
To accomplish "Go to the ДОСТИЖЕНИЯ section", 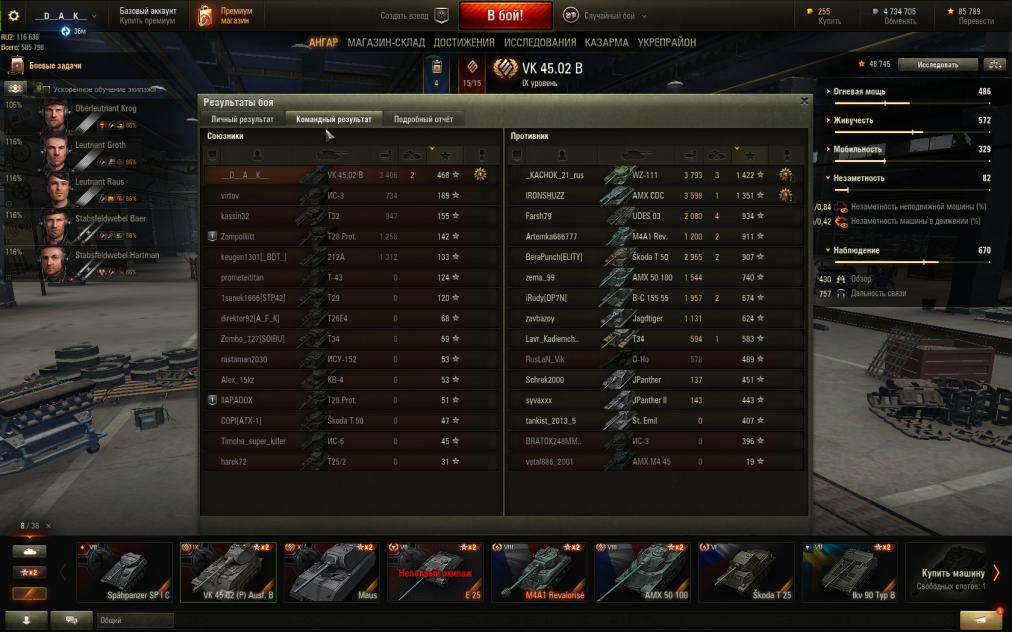I will tap(464, 43).
